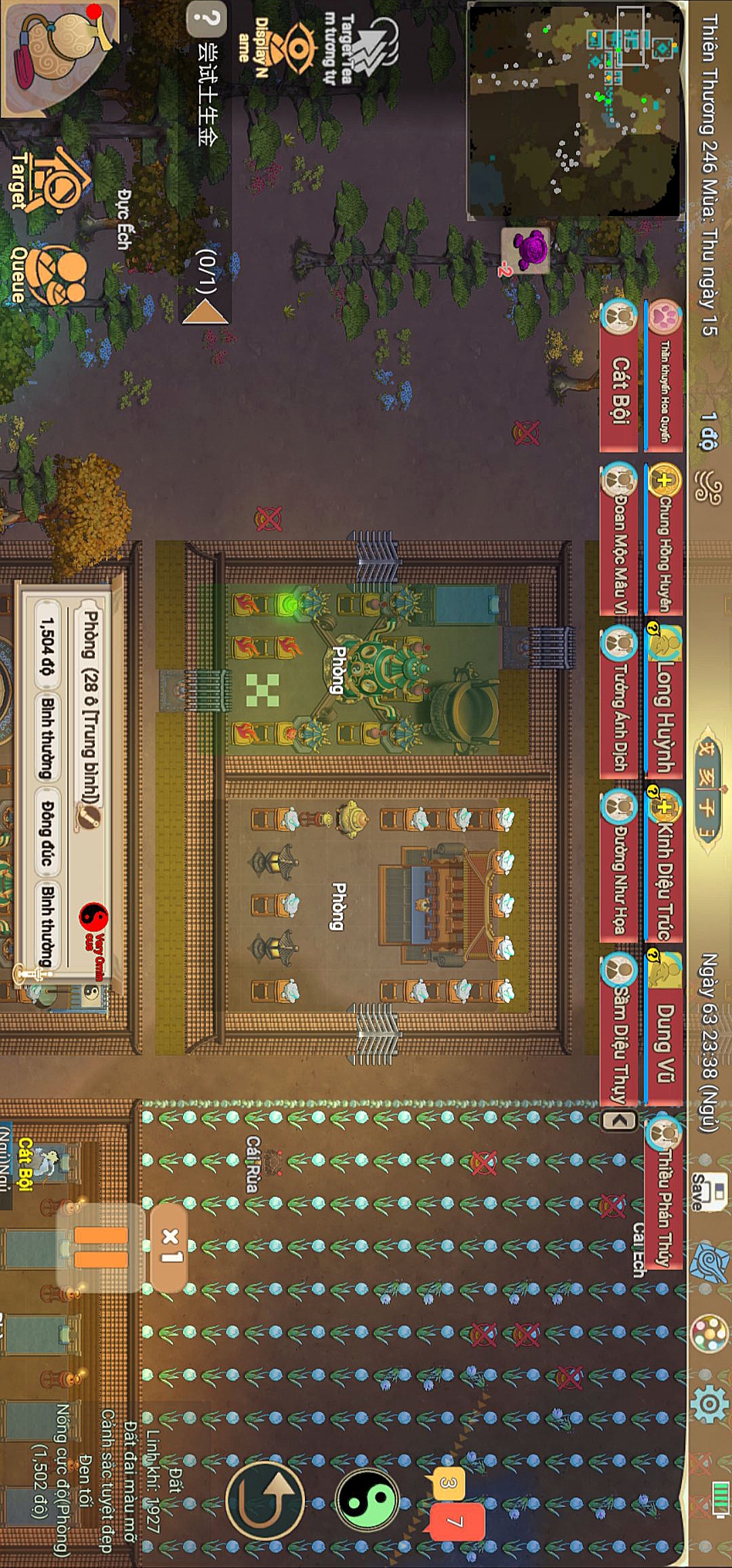Open the minimap
The height and width of the screenshot is (1568, 732).
tap(575, 108)
